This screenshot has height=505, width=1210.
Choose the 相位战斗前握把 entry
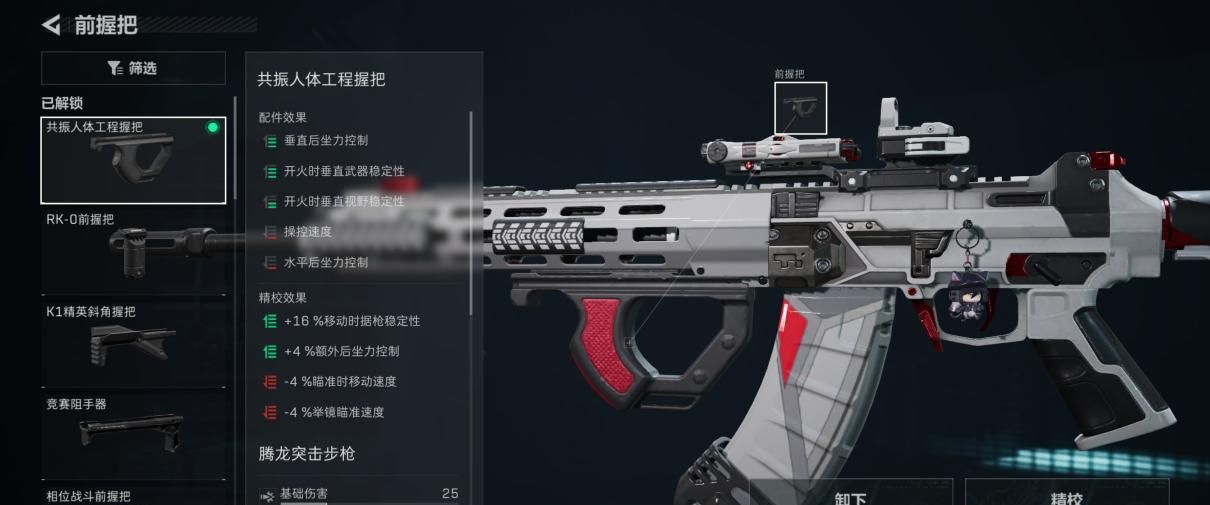(x=133, y=496)
